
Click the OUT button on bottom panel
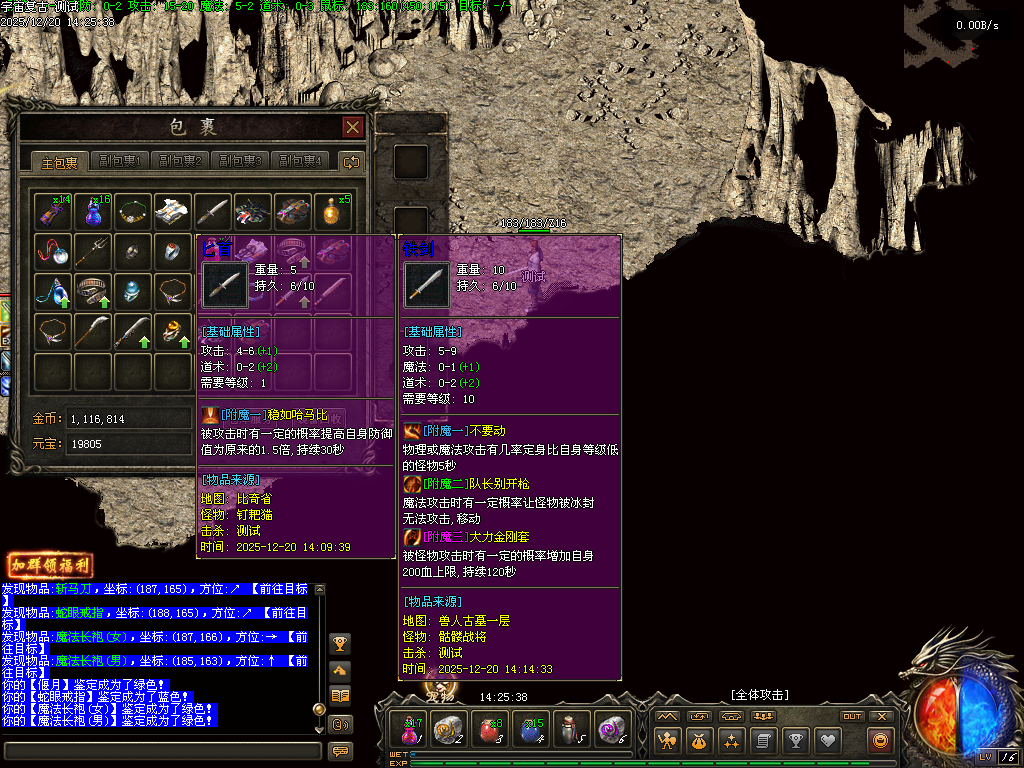pyautogui.click(x=852, y=716)
